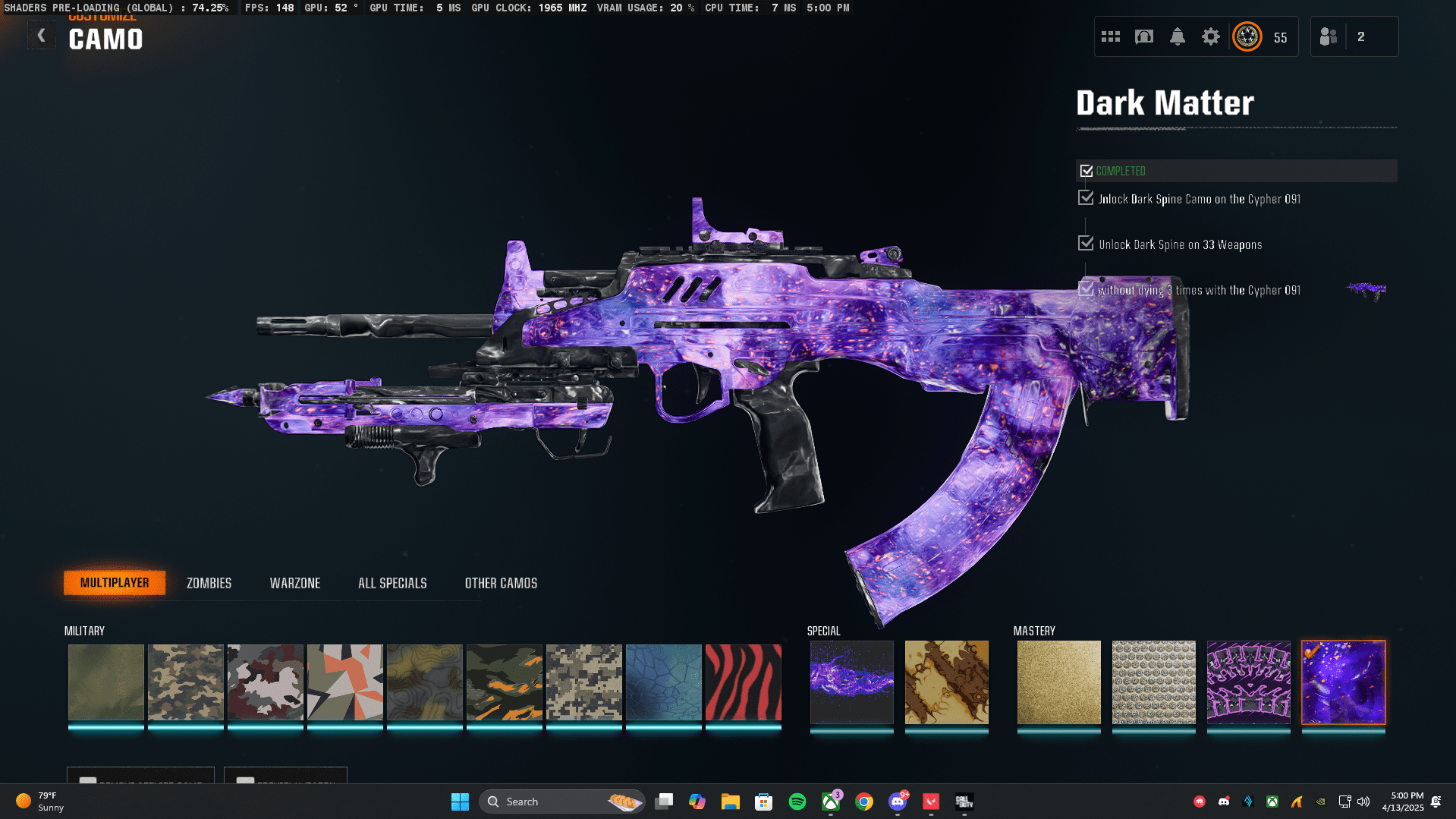This screenshot has width=1456, height=819.
Task: Select the Prestige rank 55 emblem
Action: pos(1247,36)
